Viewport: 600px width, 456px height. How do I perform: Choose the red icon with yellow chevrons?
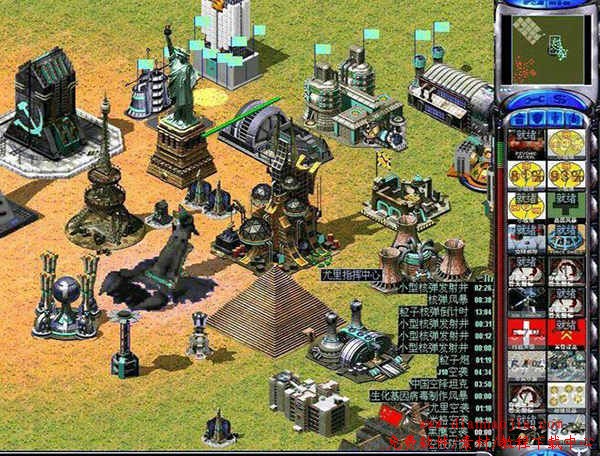[x=565, y=331]
